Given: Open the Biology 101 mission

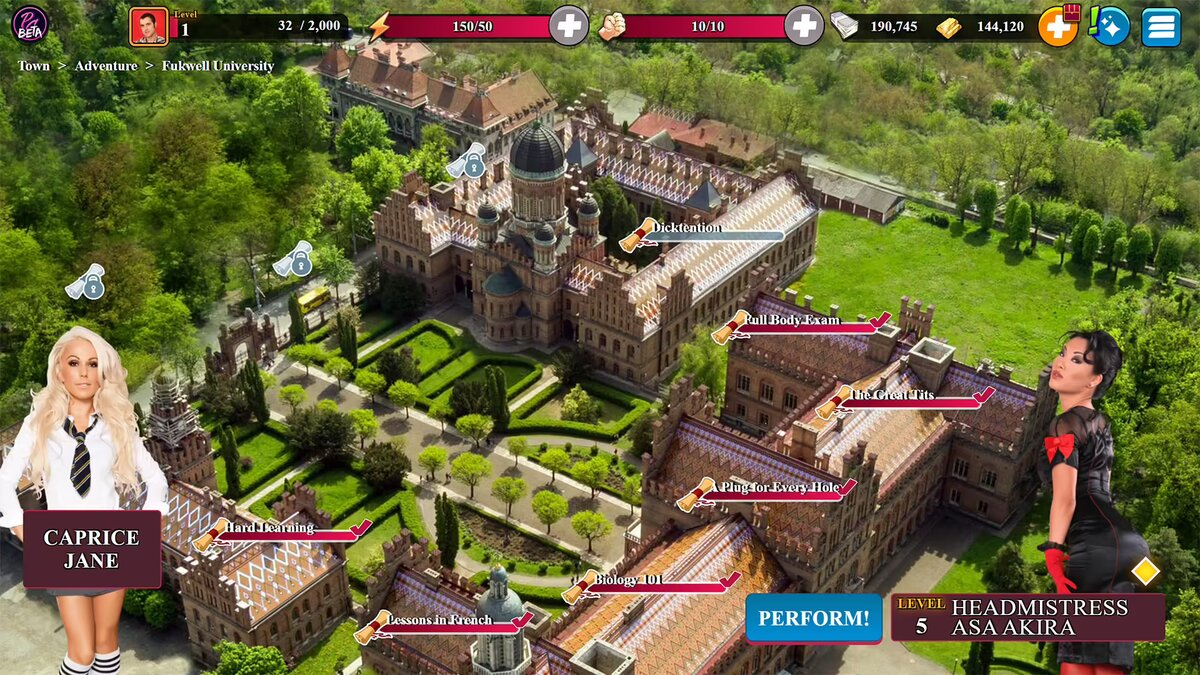Looking at the screenshot, I should (x=581, y=585).
